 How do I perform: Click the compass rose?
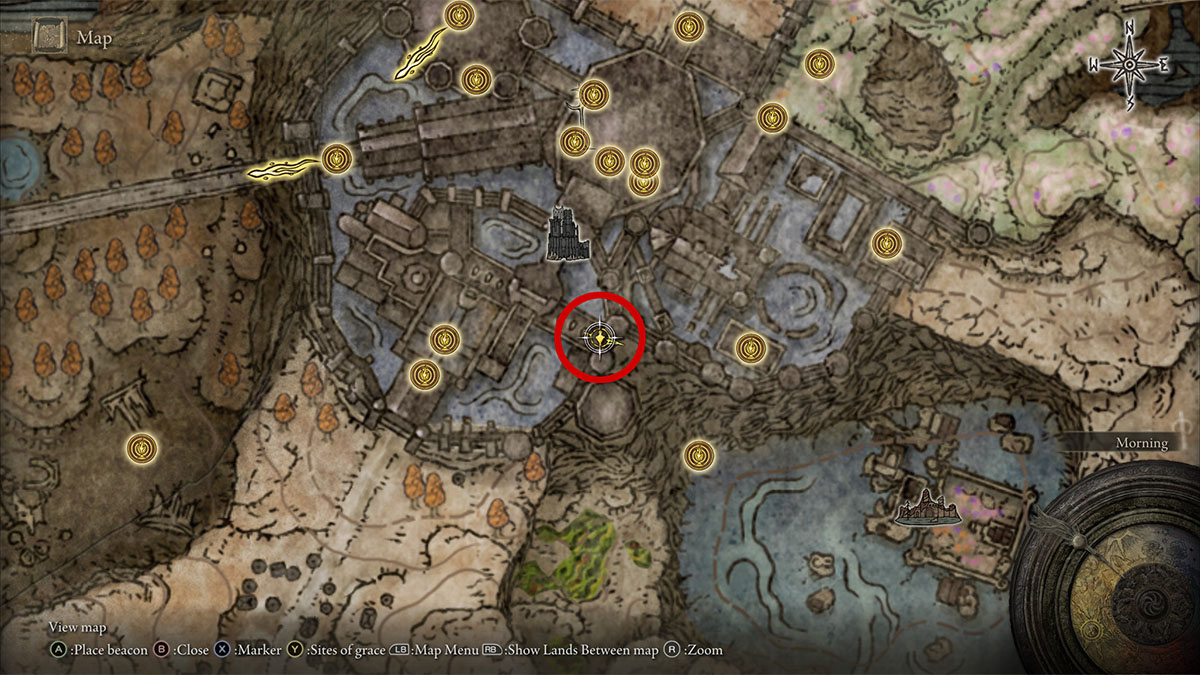point(1129,65)
